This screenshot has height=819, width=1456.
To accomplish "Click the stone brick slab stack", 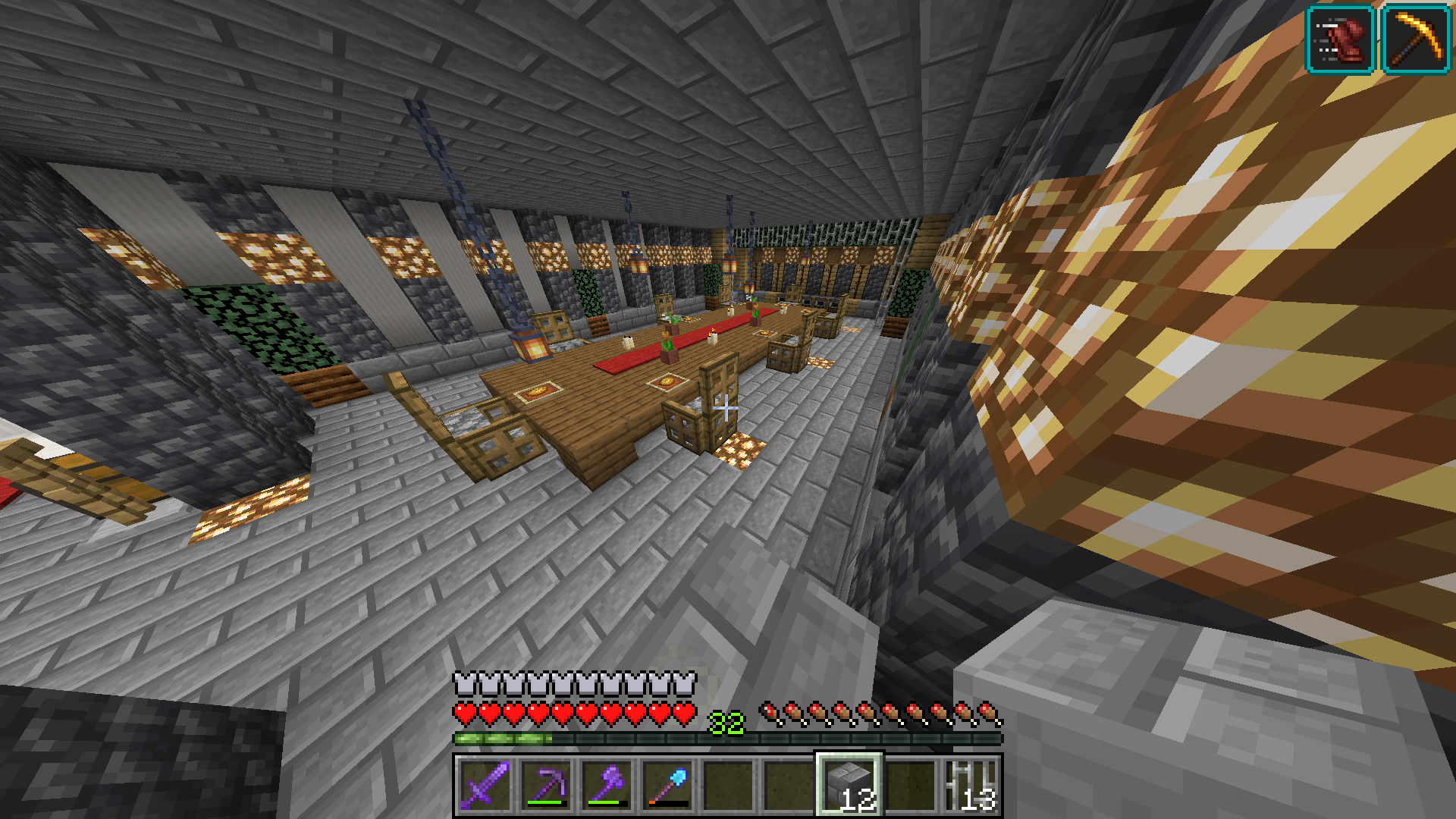I will (849, 785).
